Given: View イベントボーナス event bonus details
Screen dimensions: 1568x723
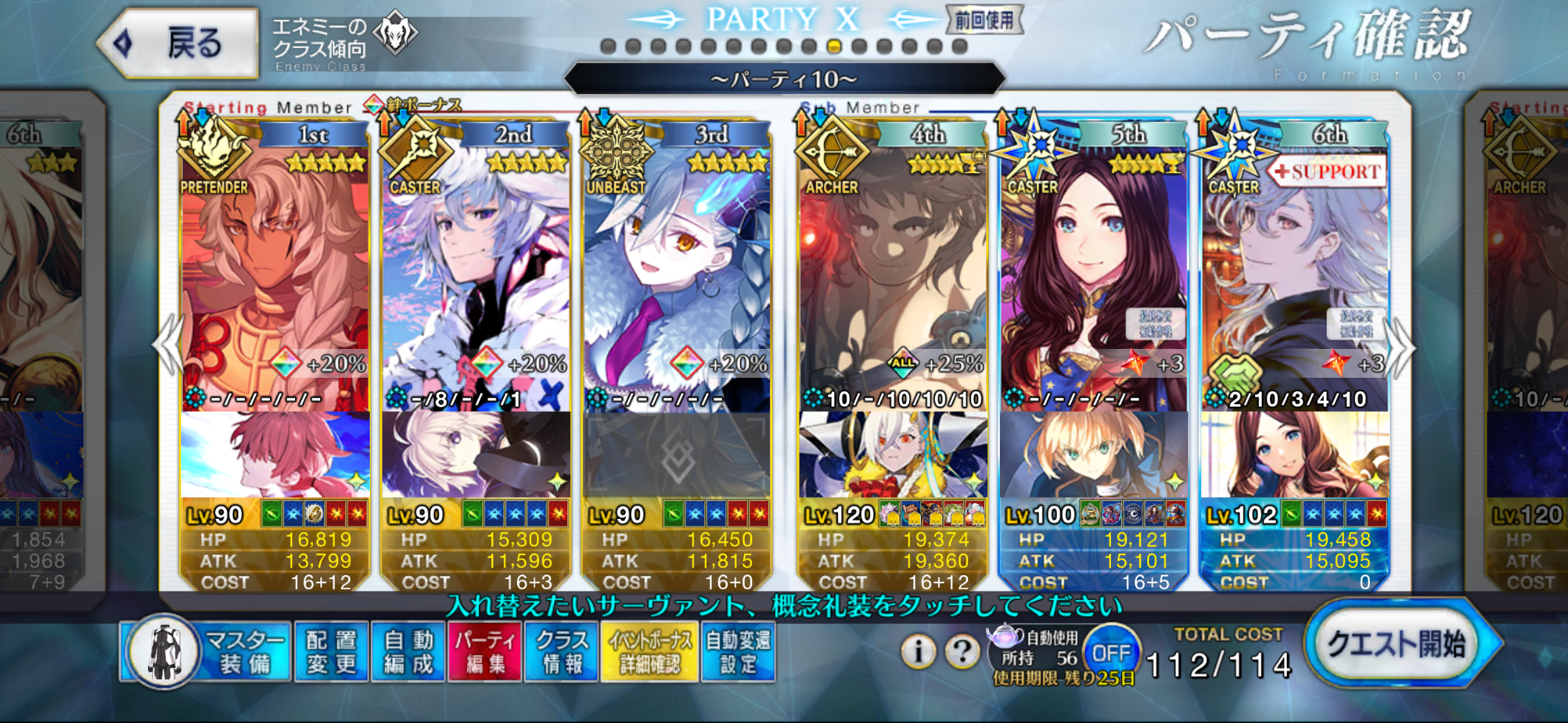Looking at the screenshot, I should [x=650, y=652].
